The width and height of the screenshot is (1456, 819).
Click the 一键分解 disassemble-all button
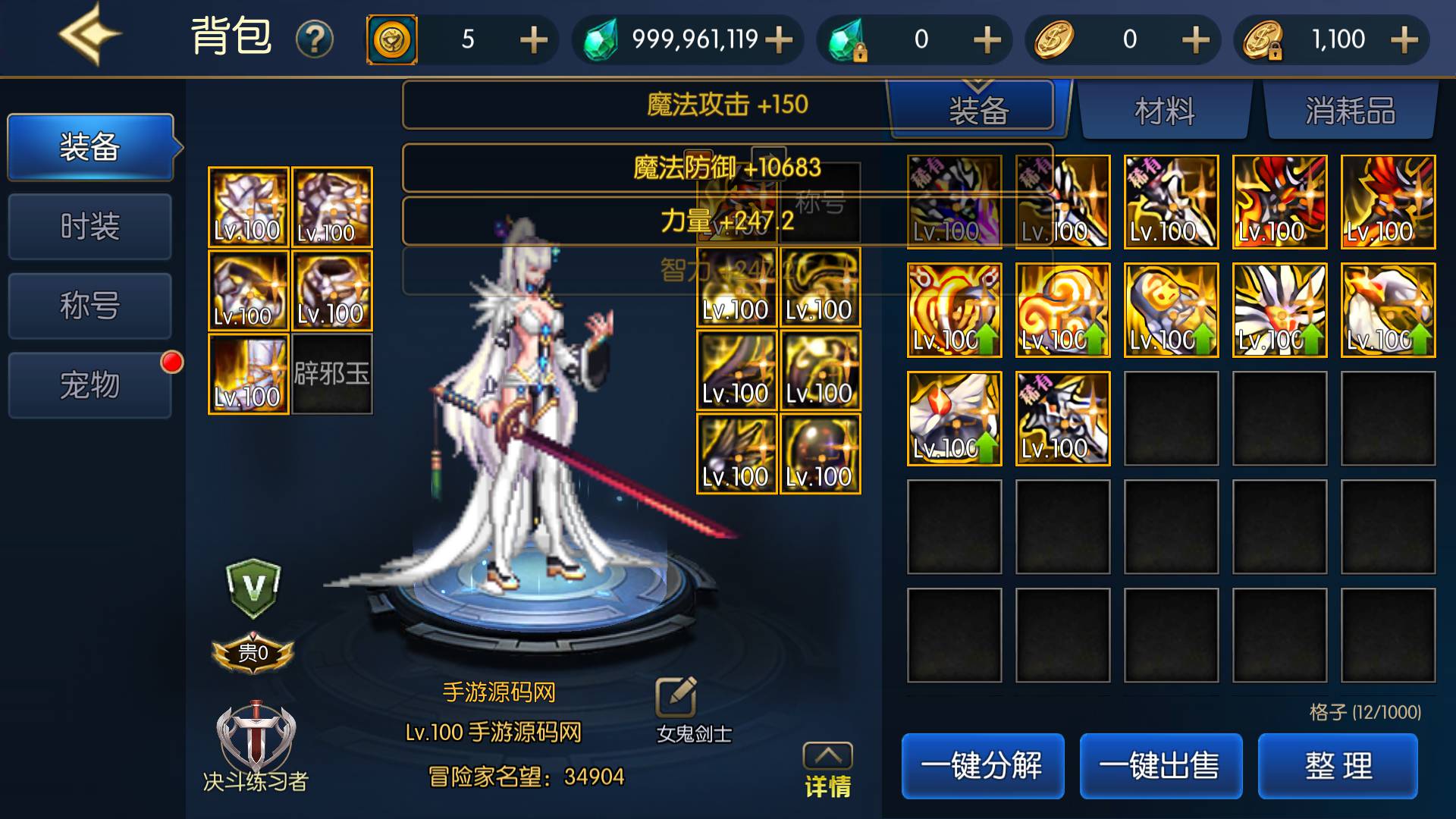tap(982, 766)
